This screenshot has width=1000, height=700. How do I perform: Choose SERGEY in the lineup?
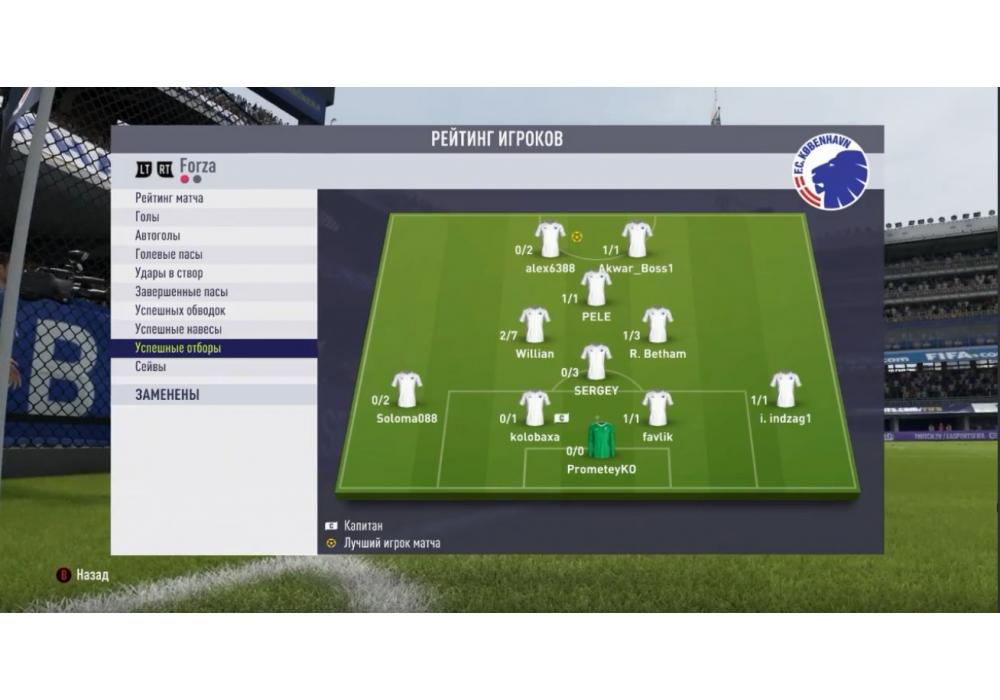pyautogui.click(x=596, y=362)
